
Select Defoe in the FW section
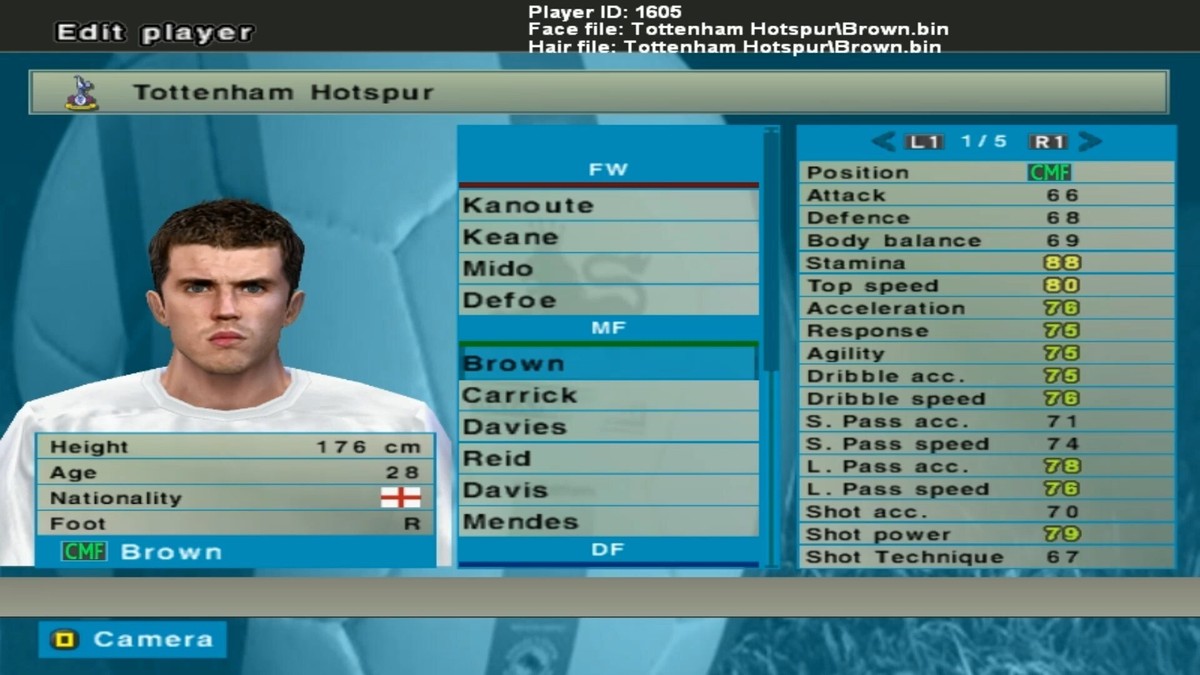(608, 300)
